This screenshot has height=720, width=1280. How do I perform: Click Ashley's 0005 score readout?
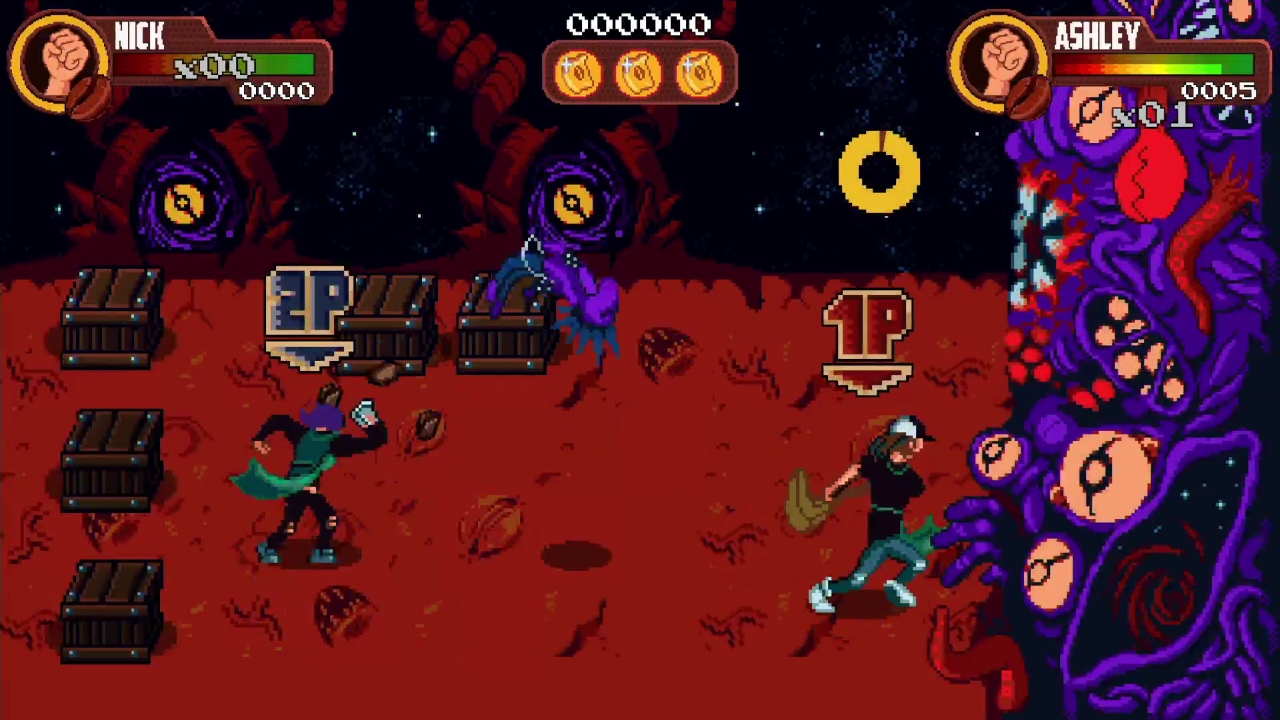point(1218,91)
